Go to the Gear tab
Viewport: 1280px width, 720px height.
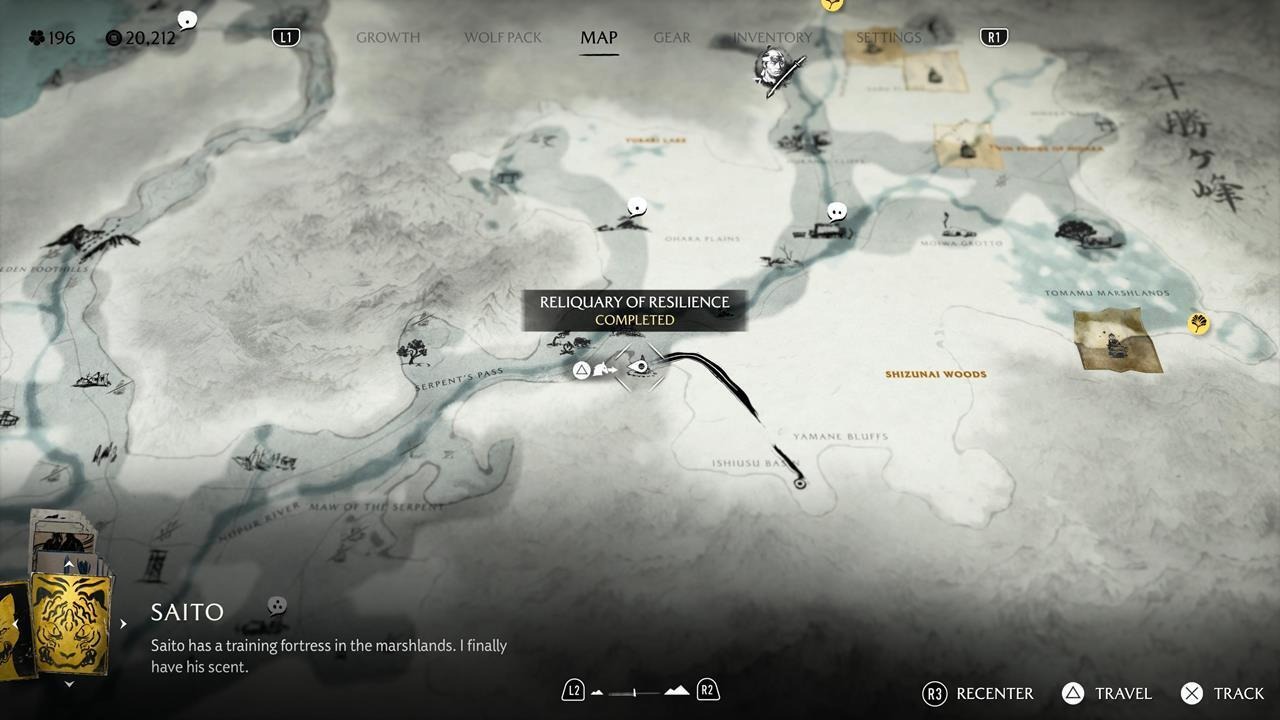tap(672, 38)
